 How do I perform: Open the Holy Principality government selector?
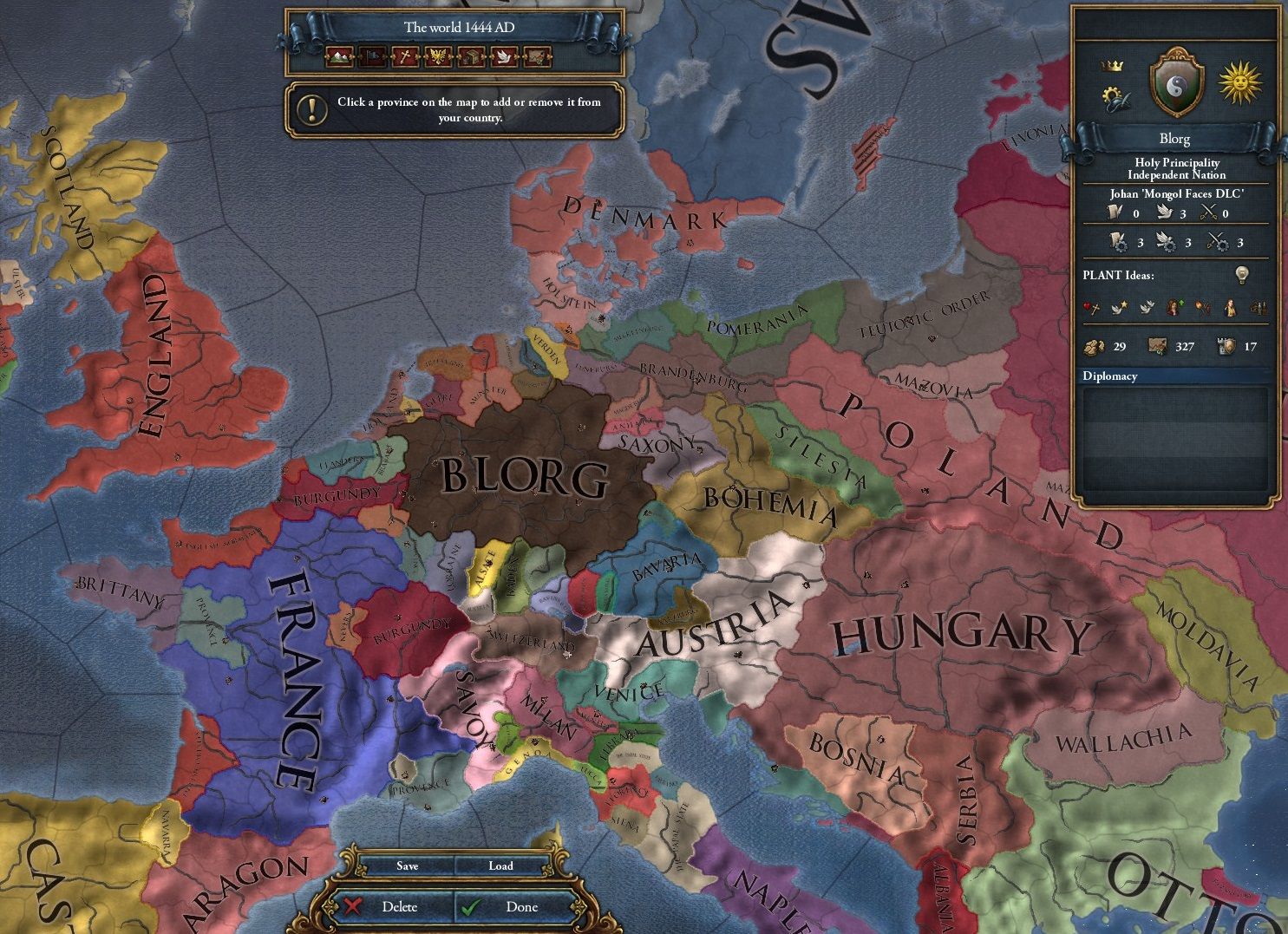pyautogui.click(x=1178, y=163)
